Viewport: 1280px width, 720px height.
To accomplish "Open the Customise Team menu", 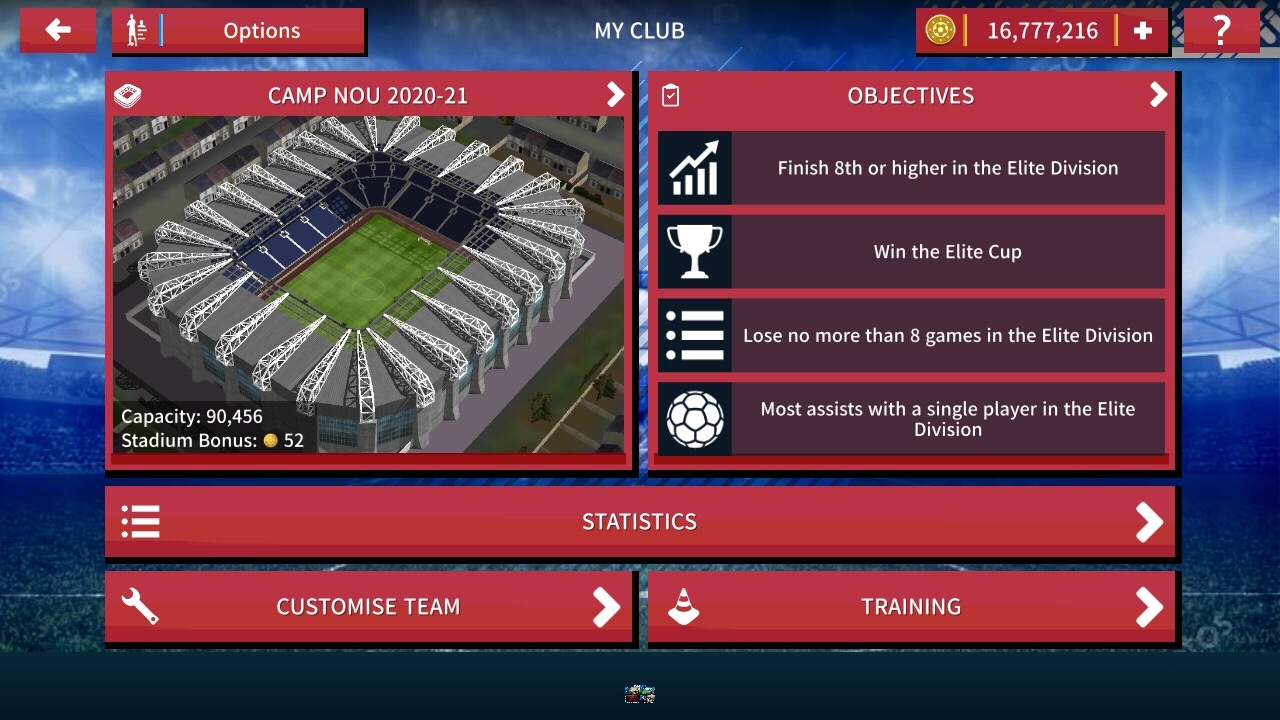I will 368,606.
